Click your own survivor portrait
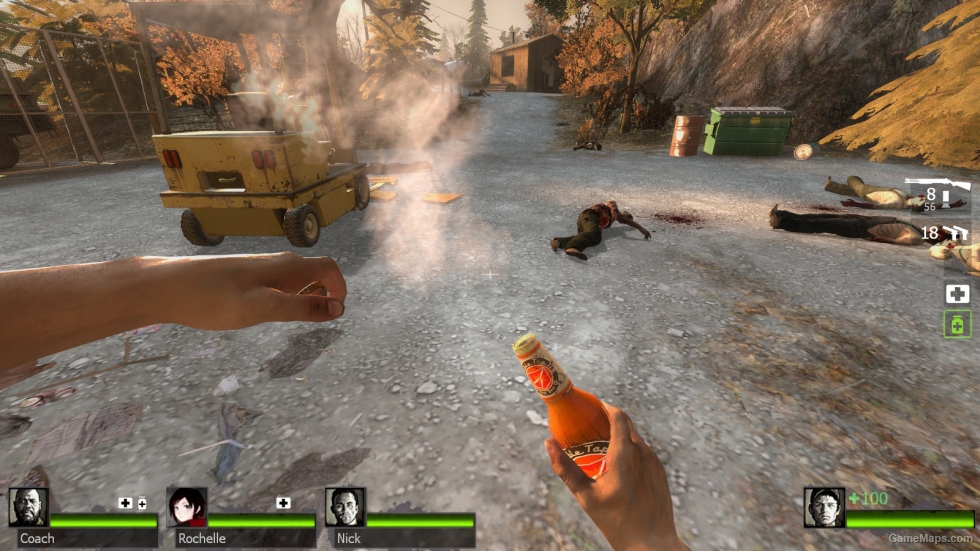Image resolution: width=980 pixels, height=551 pixels. pyautogui.click(x=824, y=507)
